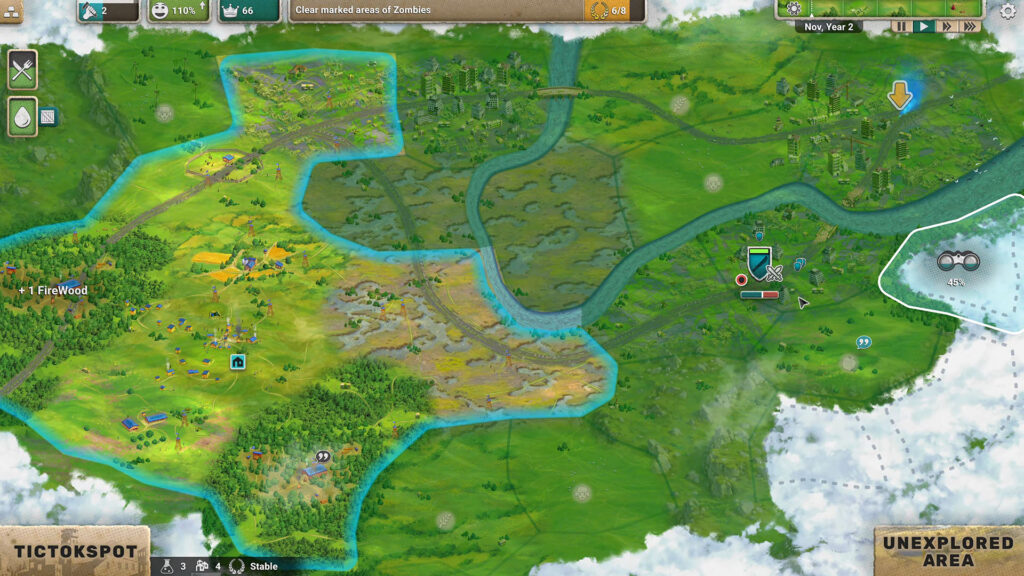Click the orange arrow map marker
1024x576 pixels.
pos(900,96)
